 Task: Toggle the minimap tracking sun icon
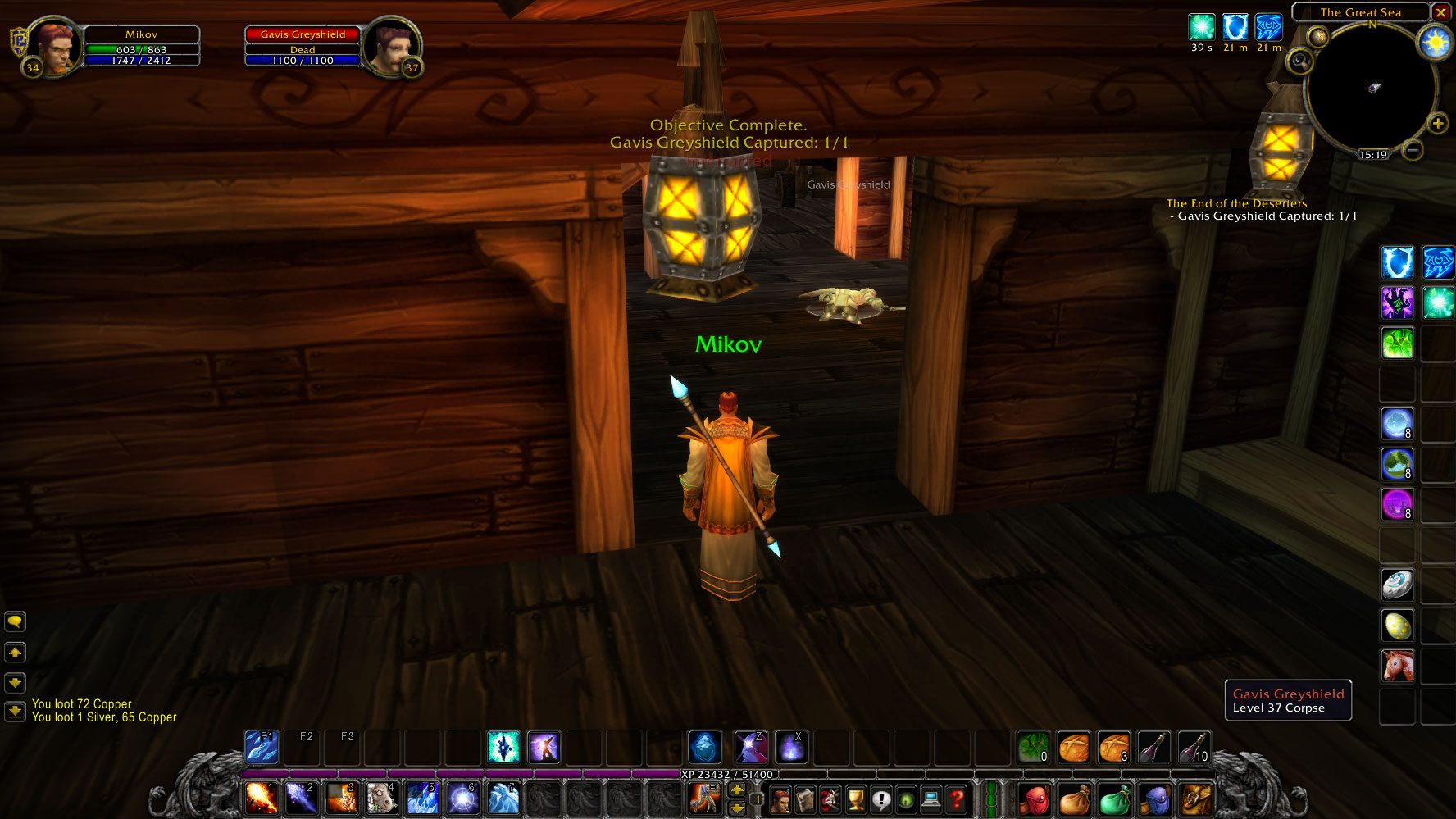coord(1433,43)
